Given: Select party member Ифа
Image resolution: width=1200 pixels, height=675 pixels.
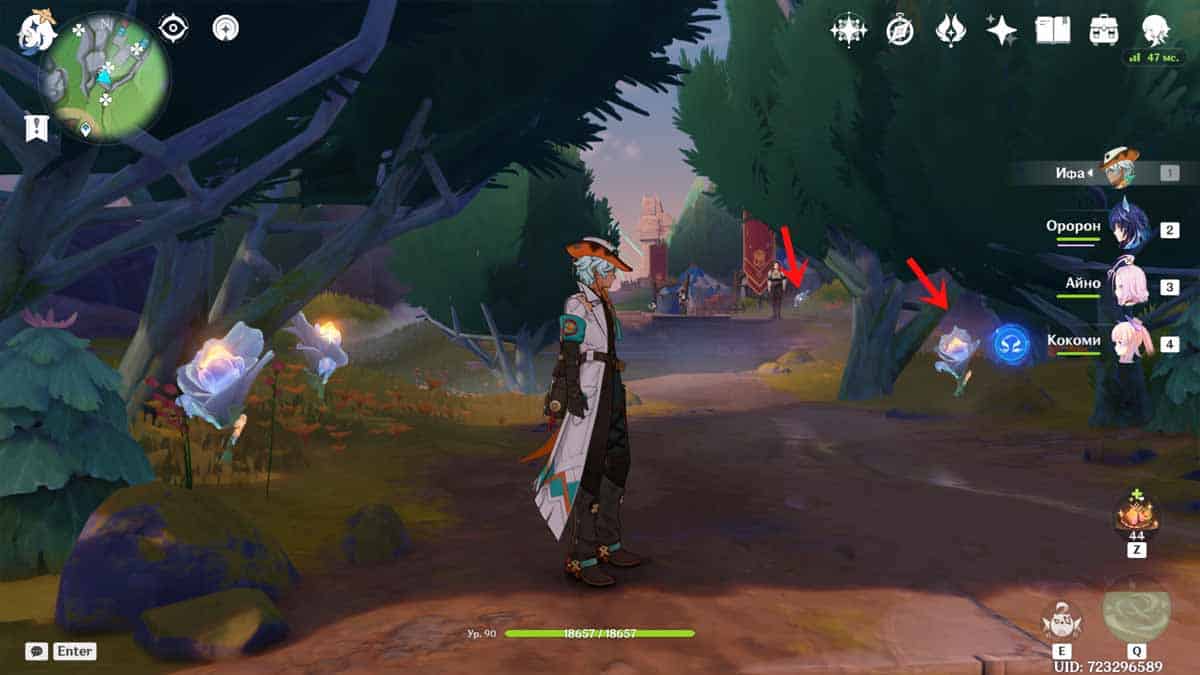Looking at the screenshot, I should 1120,171.
